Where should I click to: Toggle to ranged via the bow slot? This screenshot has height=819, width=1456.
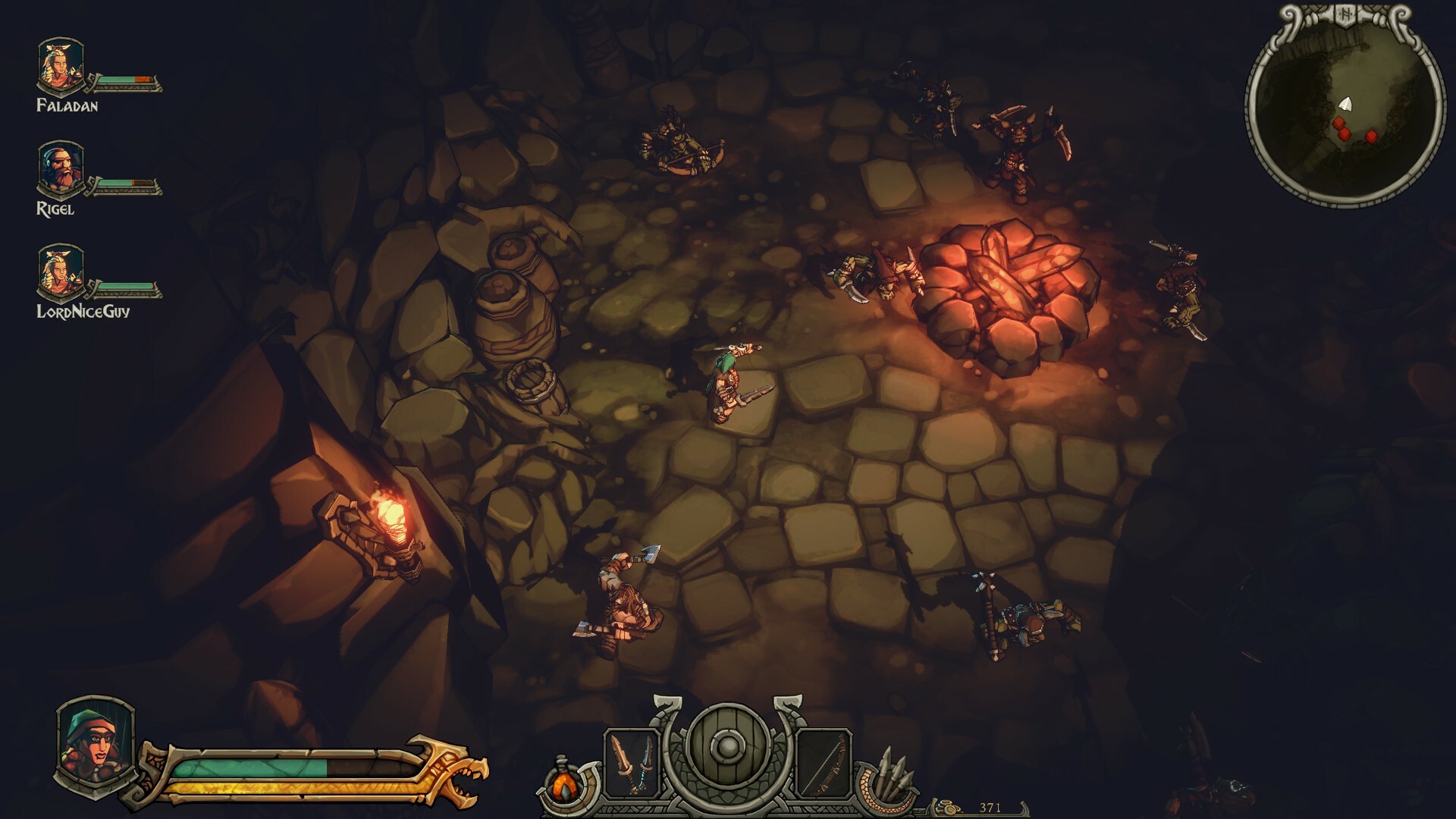(x=824, y=762)
